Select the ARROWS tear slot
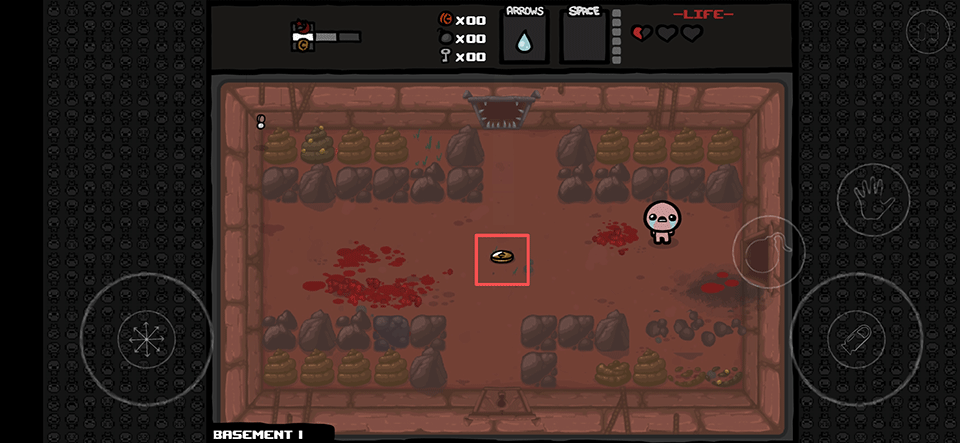The image size is (960, 443). click(524, 37)
